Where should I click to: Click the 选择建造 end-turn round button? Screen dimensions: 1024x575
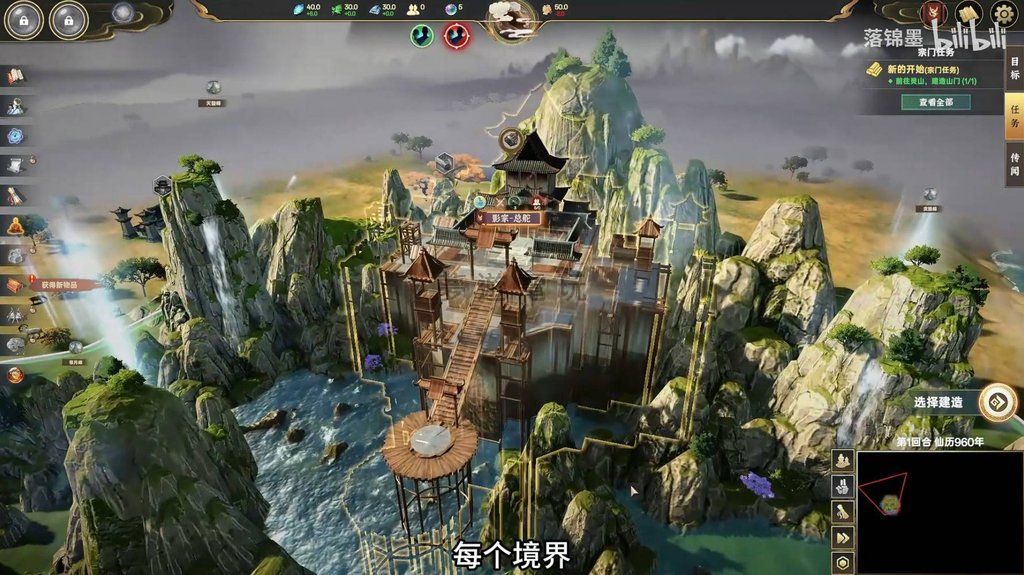coord(997,402)
